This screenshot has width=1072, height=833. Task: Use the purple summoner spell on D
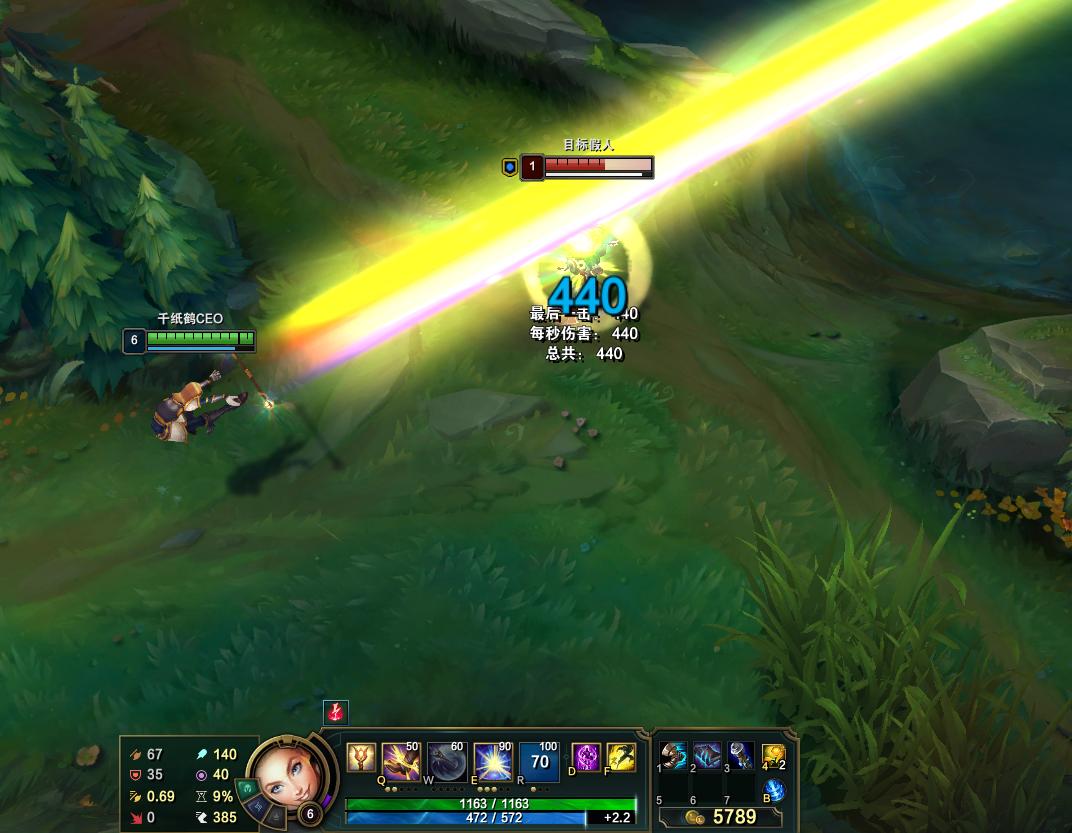coord(586,757)
